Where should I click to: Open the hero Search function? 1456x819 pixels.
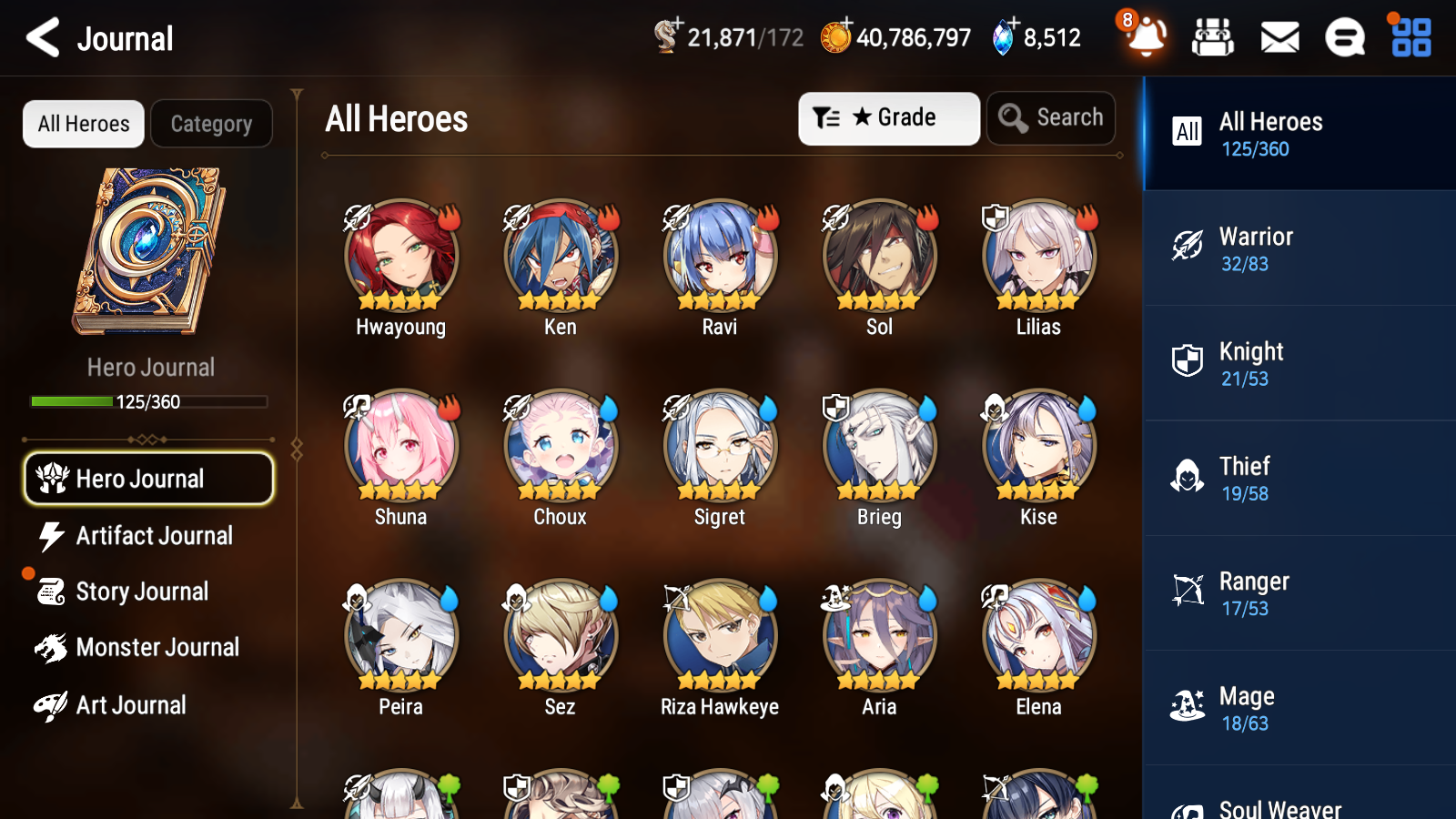[x=1051, y=117]
